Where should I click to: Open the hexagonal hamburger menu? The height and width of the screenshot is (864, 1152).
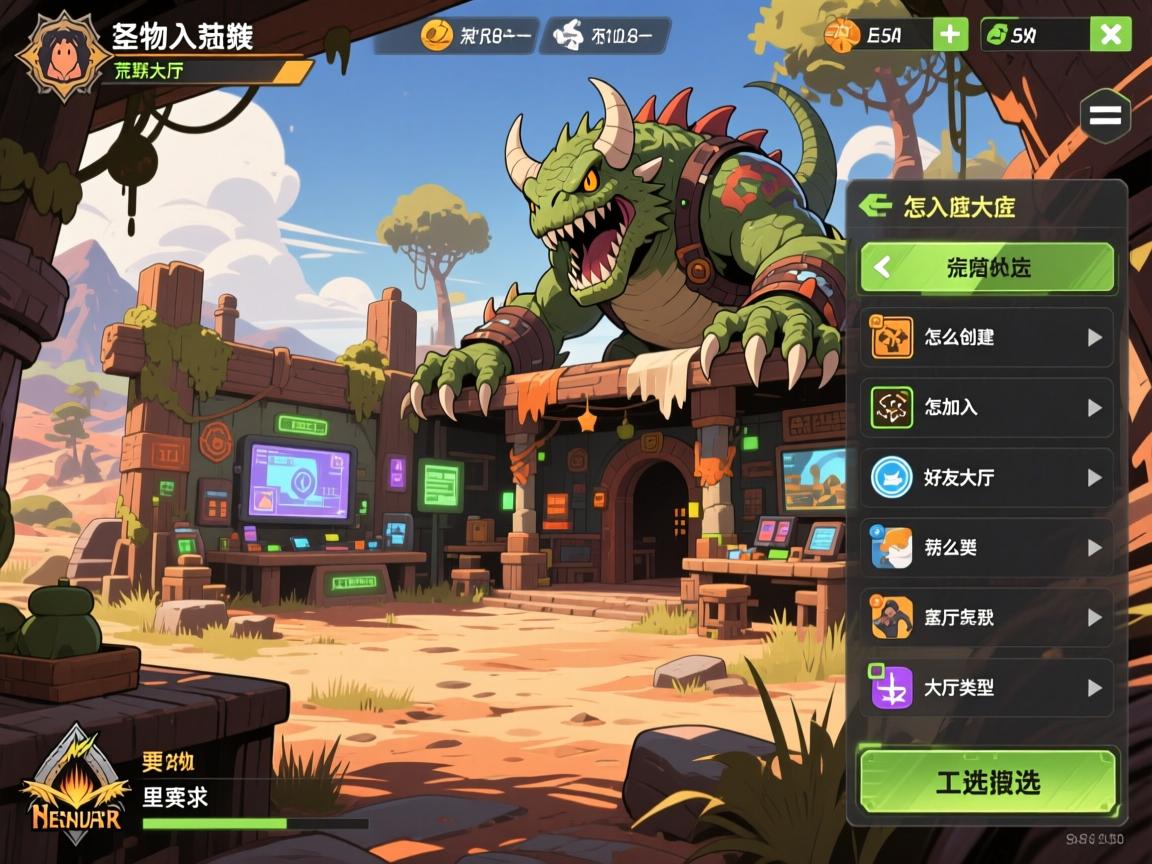point(1104,116)
